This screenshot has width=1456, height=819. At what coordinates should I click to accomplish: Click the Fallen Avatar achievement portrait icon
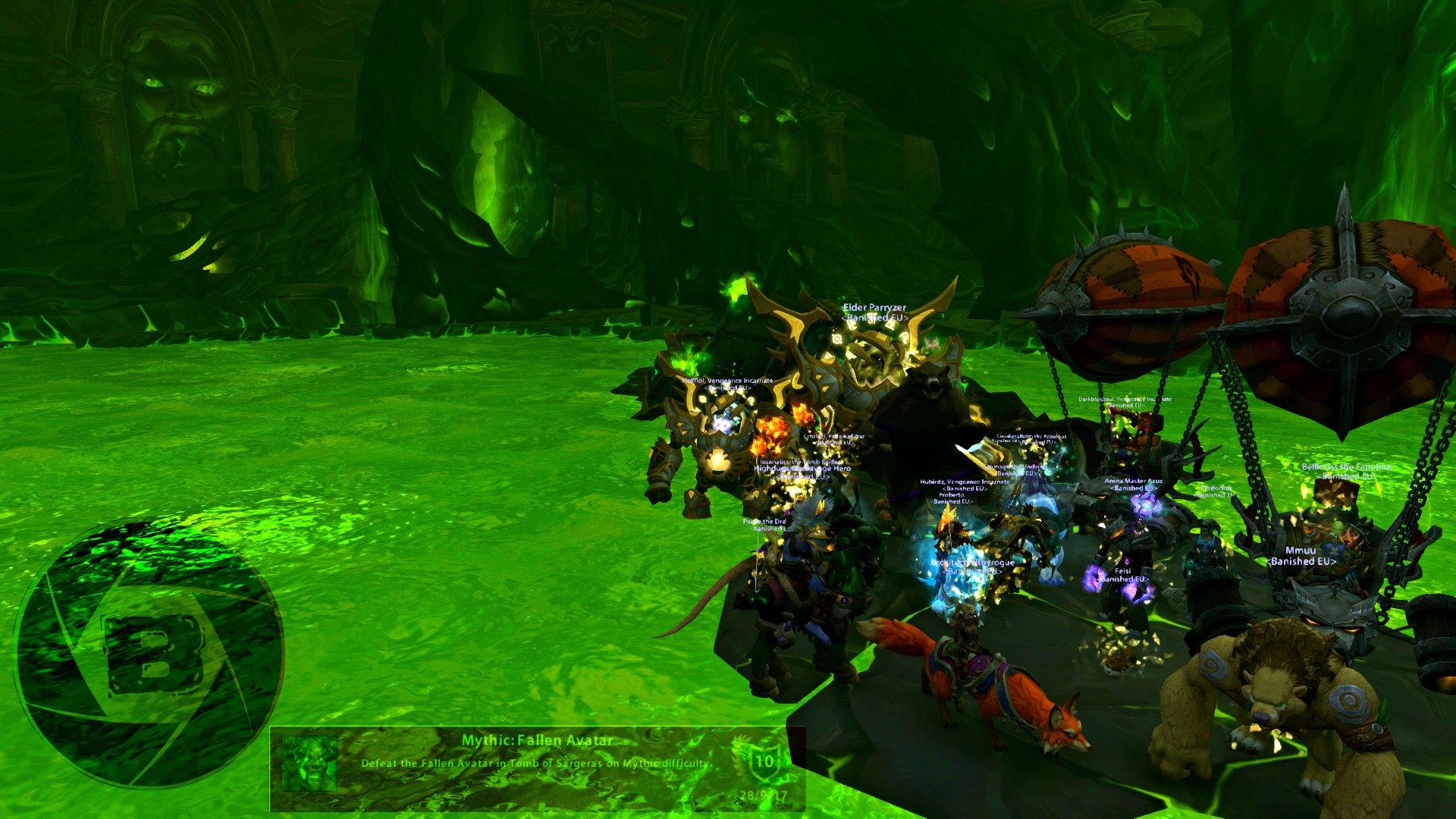pos(309,764)
